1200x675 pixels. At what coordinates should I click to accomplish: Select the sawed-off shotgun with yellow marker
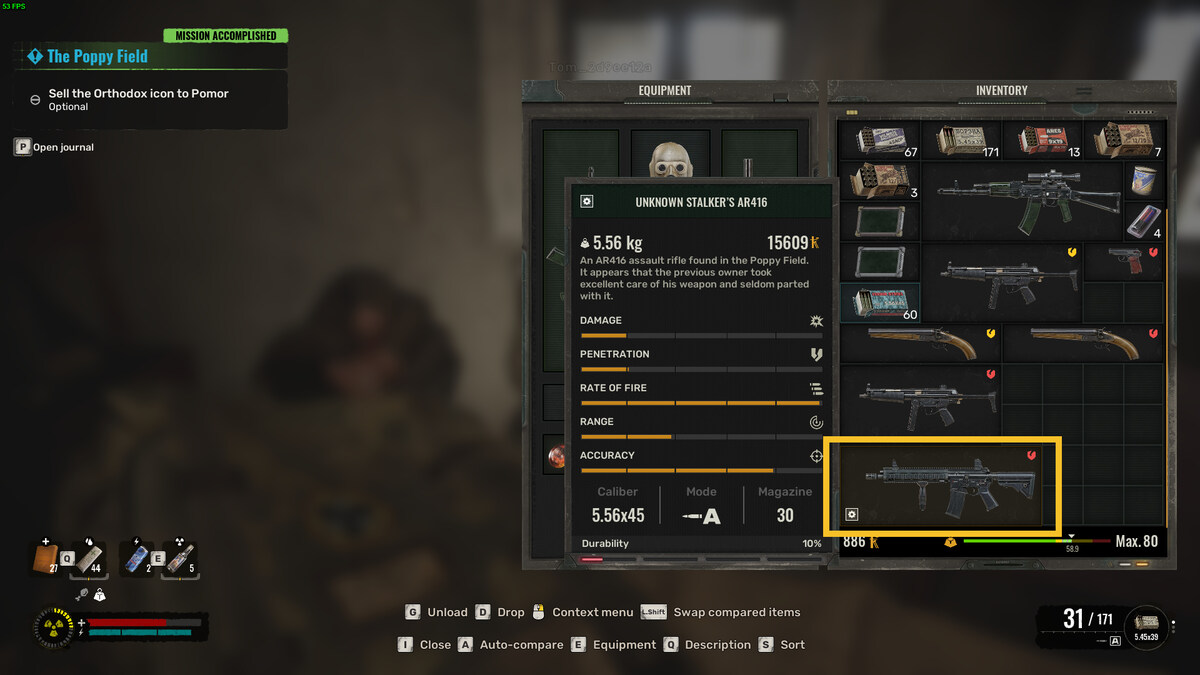pyautogui.click(x=920, y=343)
